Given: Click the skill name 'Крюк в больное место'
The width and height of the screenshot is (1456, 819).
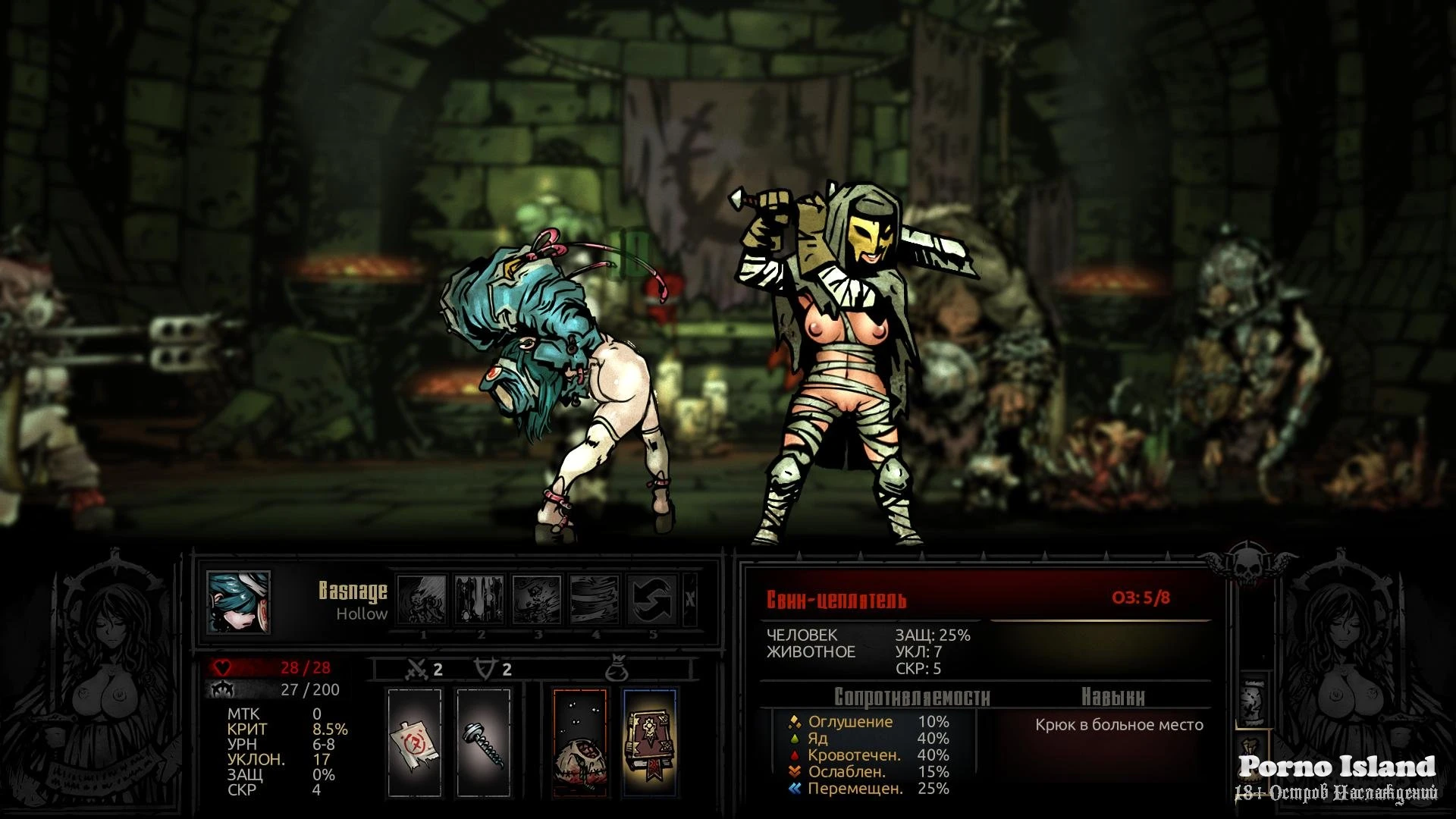Looking at the screenshot, I should pyautogui.click(x=1119, y=725).
